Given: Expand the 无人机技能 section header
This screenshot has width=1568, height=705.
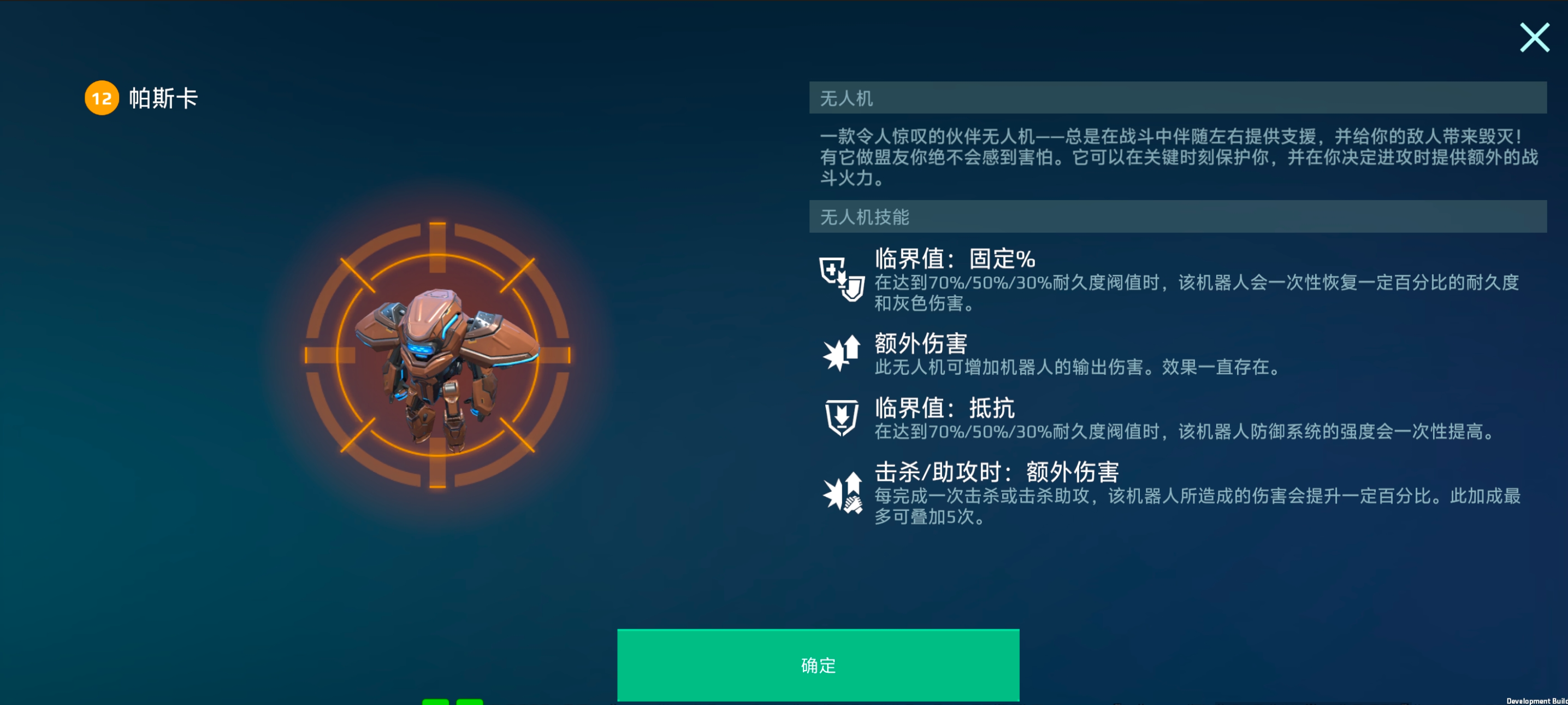Looking at the screenshot, I should (1181, 218).
